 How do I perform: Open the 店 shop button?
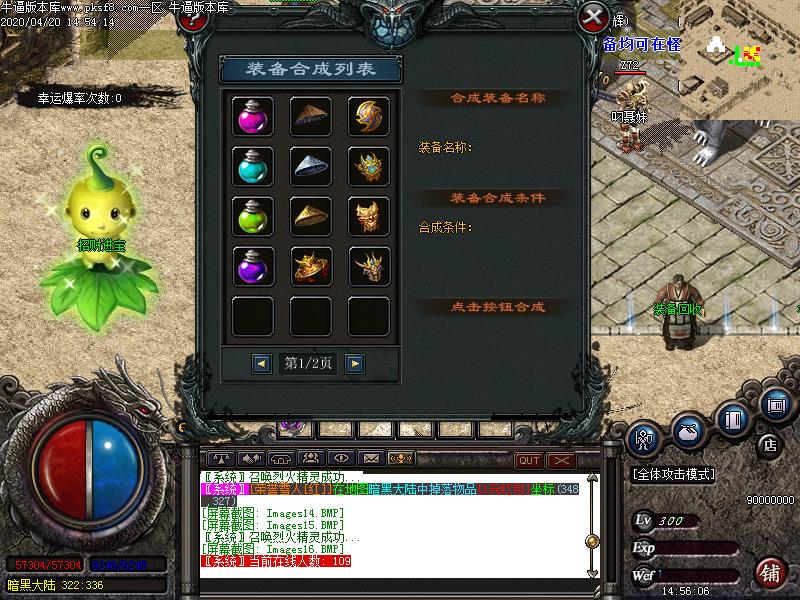click(770, 443)
